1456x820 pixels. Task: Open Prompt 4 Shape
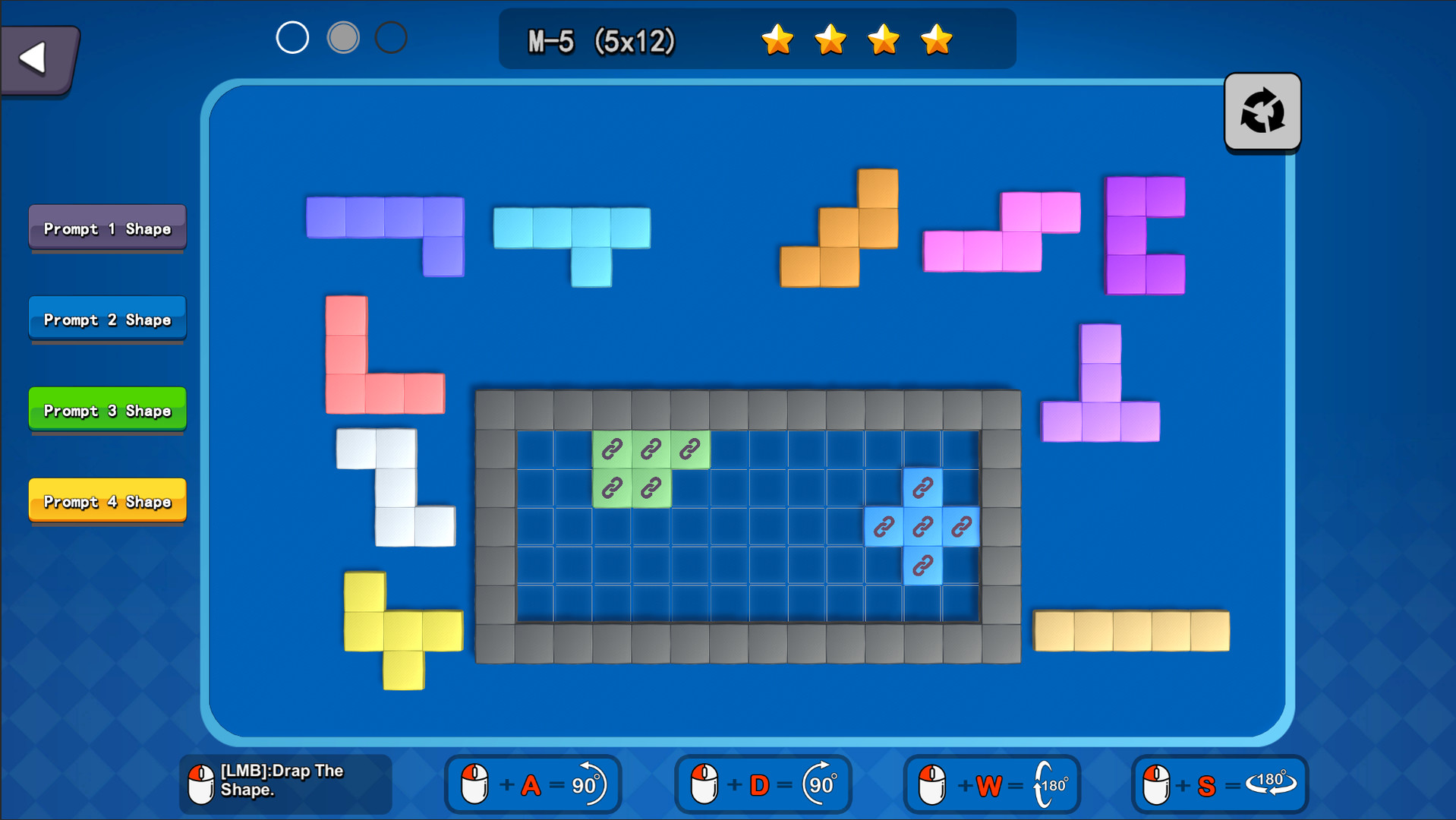(x=106, y=501)
